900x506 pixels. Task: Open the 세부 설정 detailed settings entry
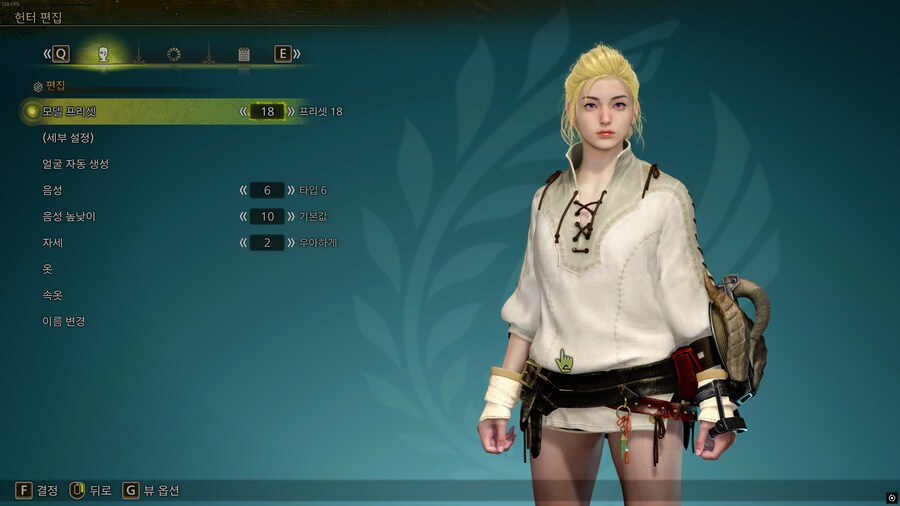(68, 137)
